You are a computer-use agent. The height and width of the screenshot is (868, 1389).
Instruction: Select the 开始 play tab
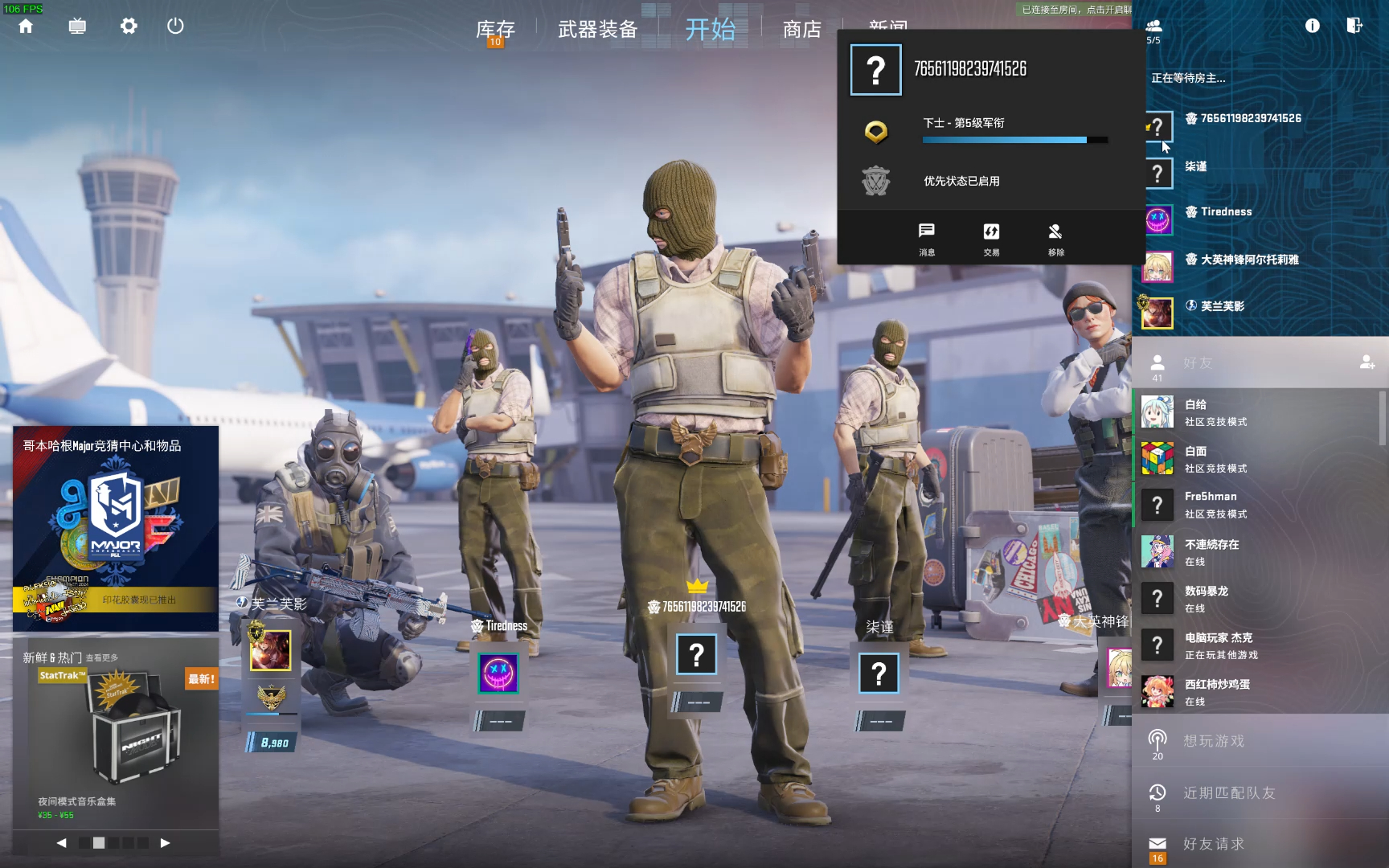pyautogui.click(x=710, y=30)
